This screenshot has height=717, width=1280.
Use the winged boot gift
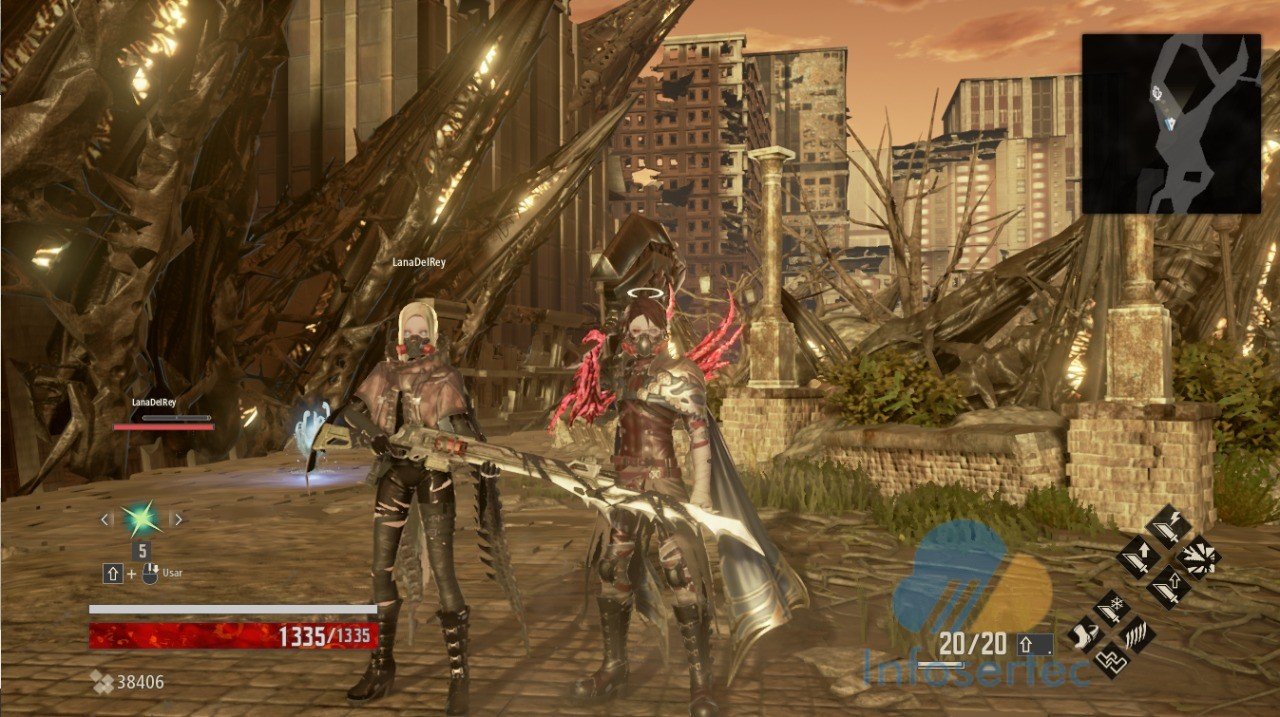[1085, 634]
